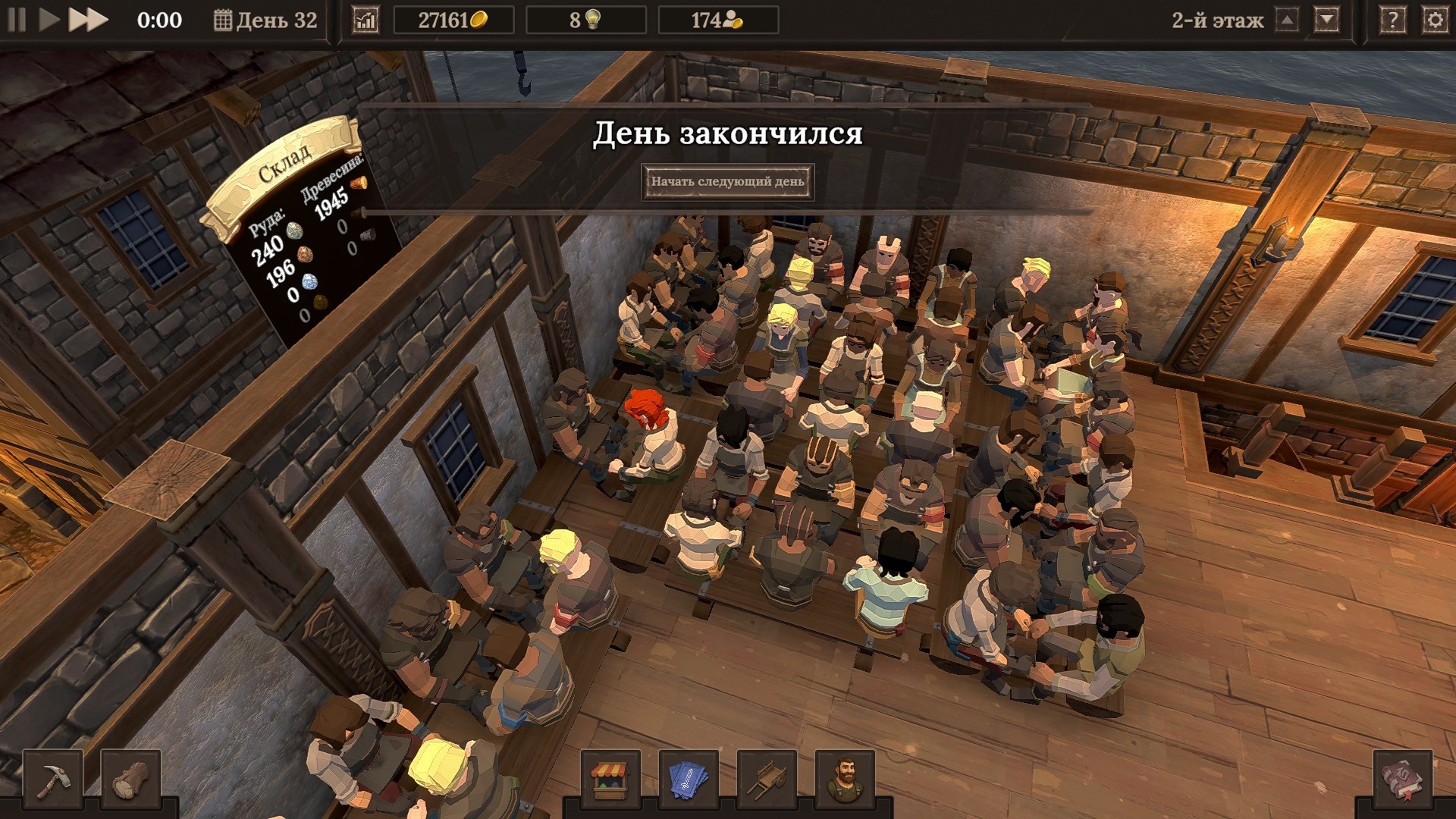
Task: Open the help question mark
Action: pyautogui.click(x=1392, y=20)
